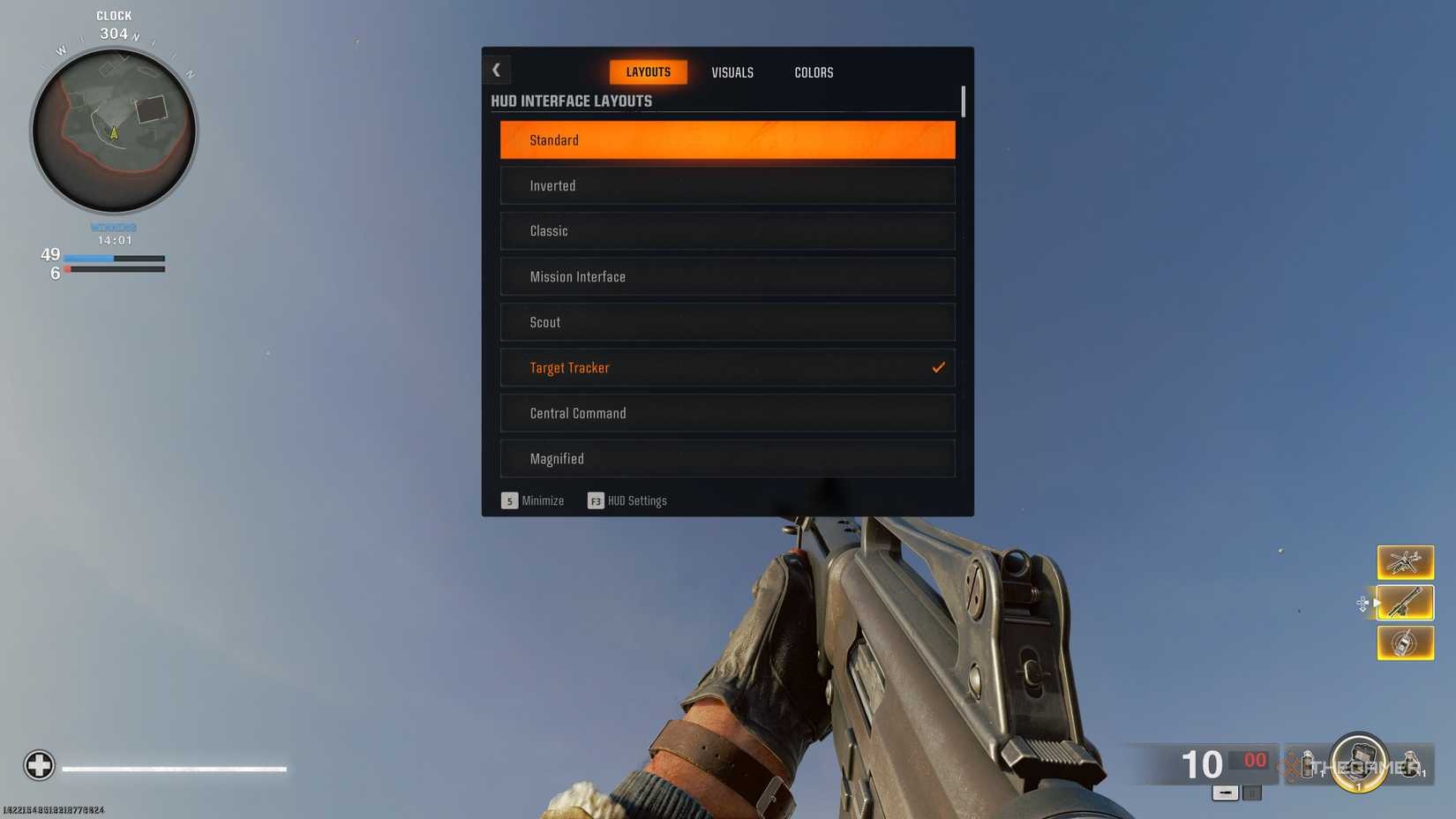
Task: Select the Central Command layout
Action: (726, 412)
